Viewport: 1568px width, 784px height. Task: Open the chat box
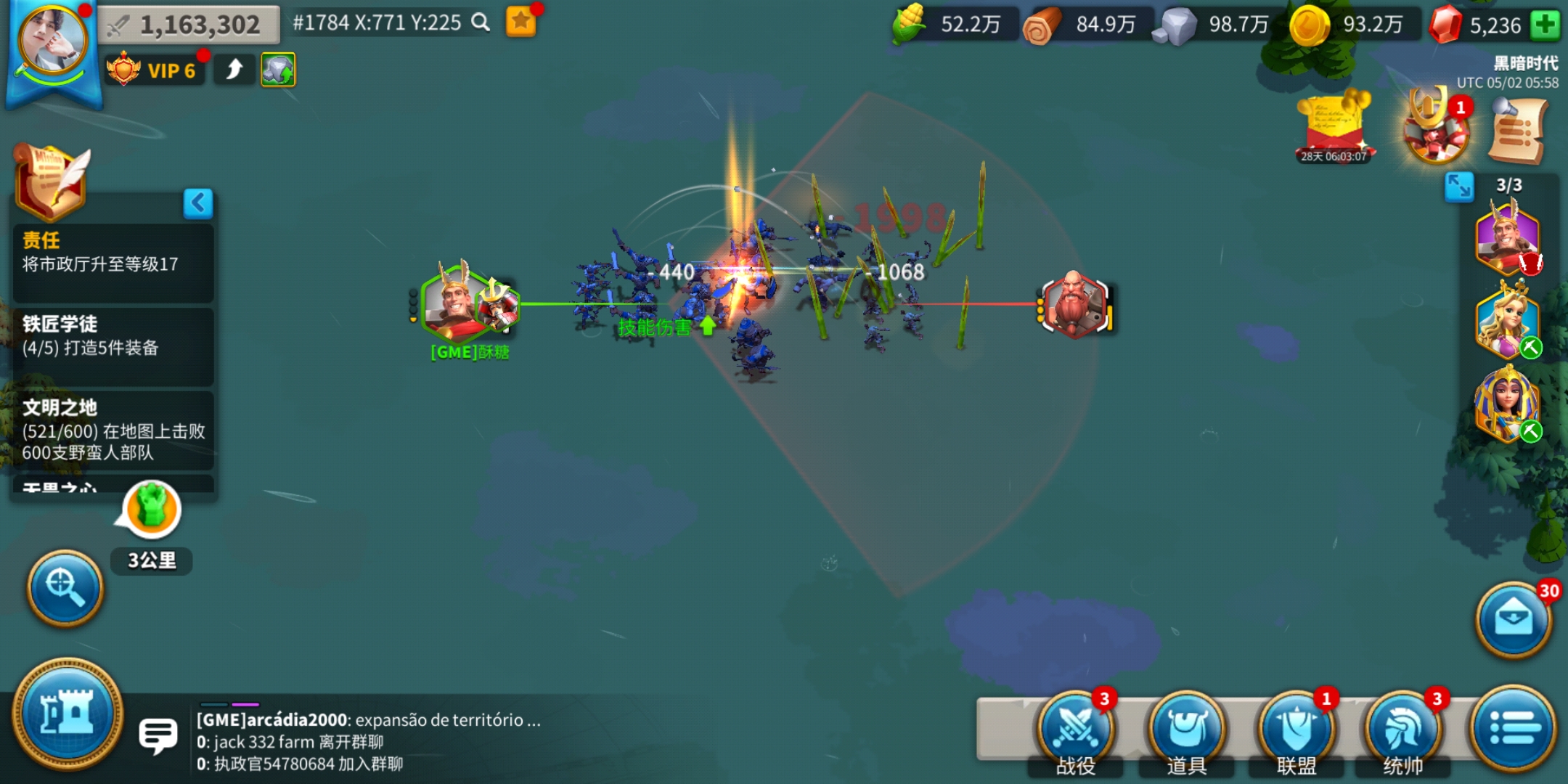click(158, 735)
